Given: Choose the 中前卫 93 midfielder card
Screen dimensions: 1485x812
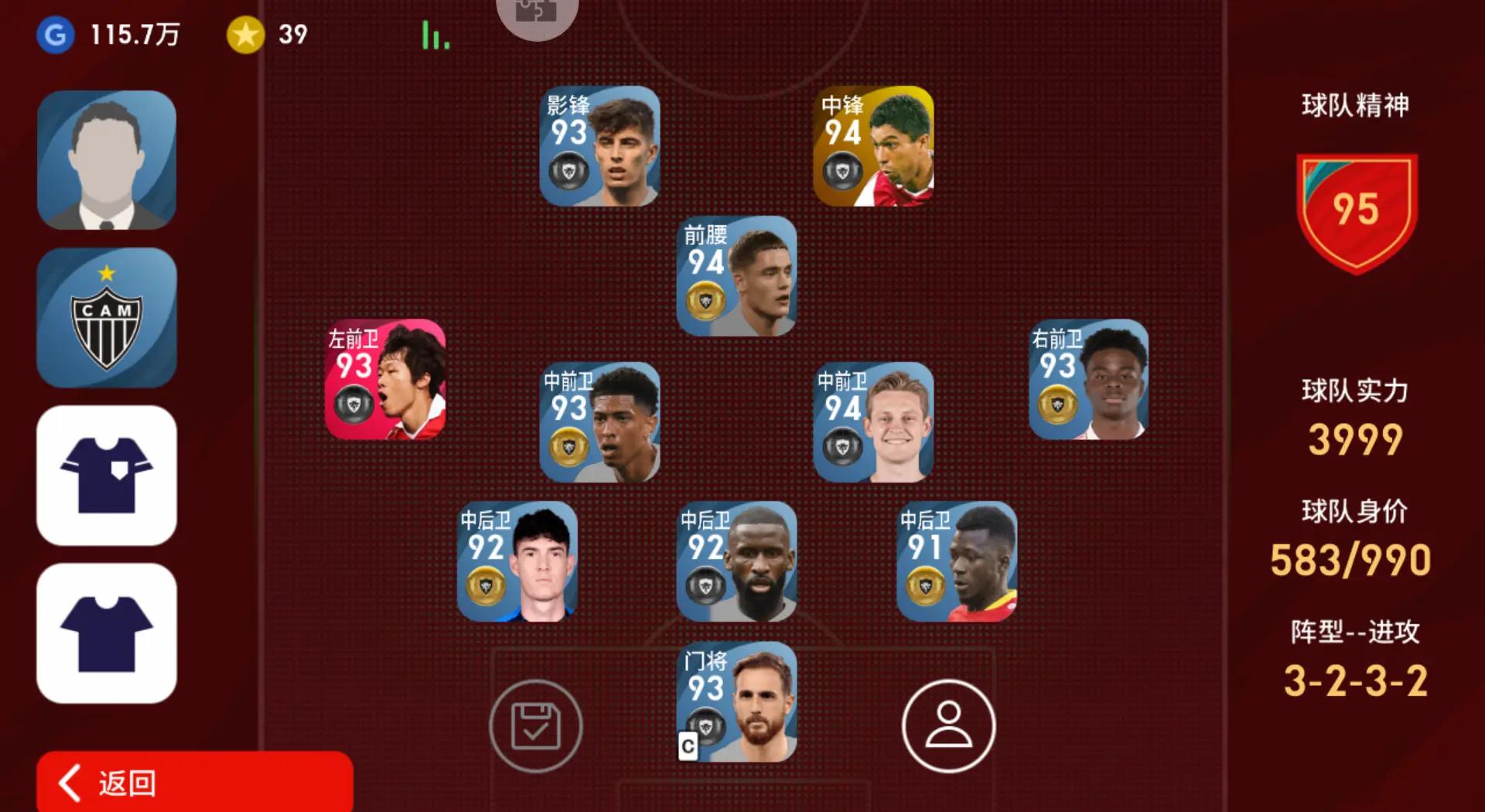Looking at the screenshot, I should 599,422.
